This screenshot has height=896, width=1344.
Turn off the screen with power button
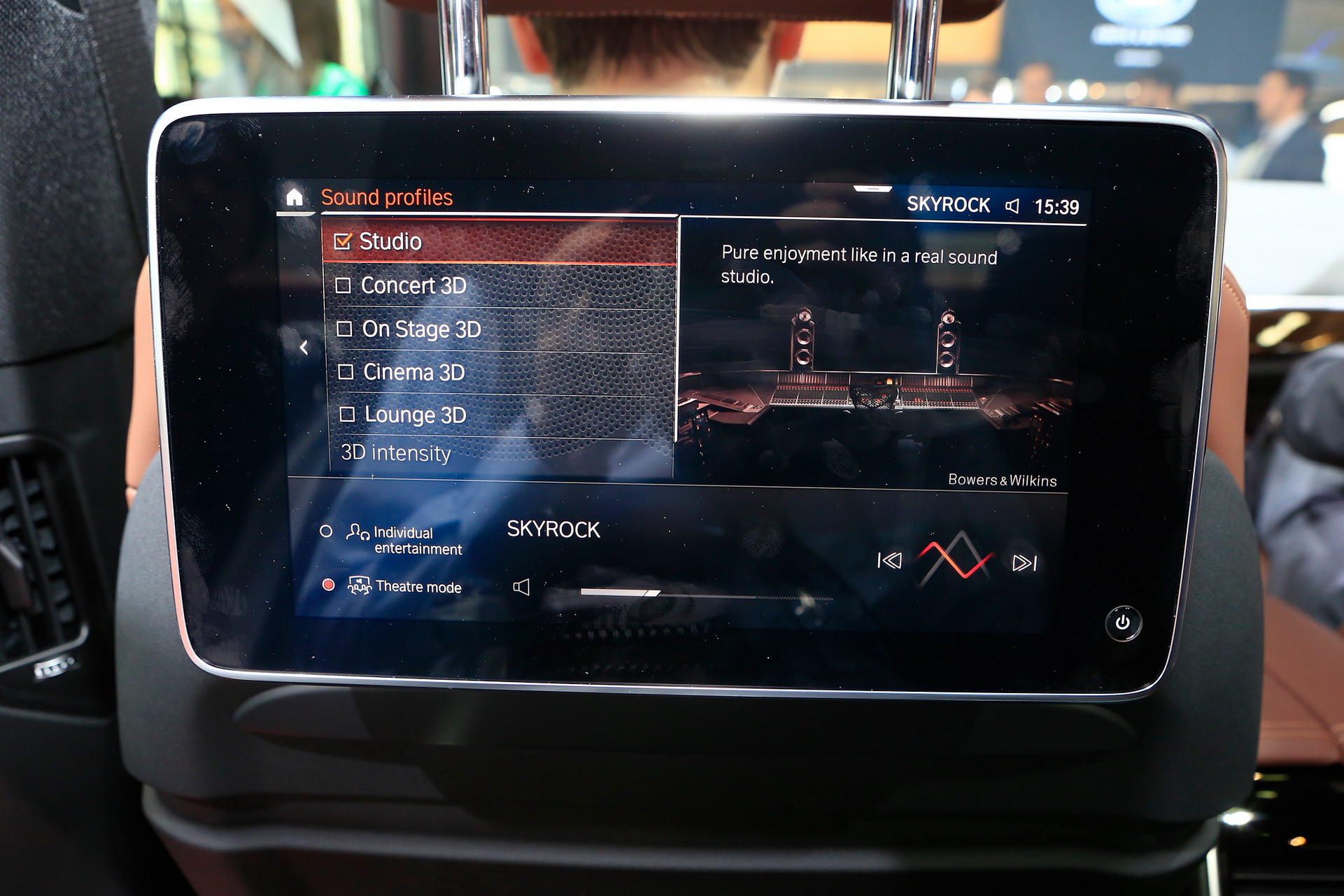coord(1123,623)
